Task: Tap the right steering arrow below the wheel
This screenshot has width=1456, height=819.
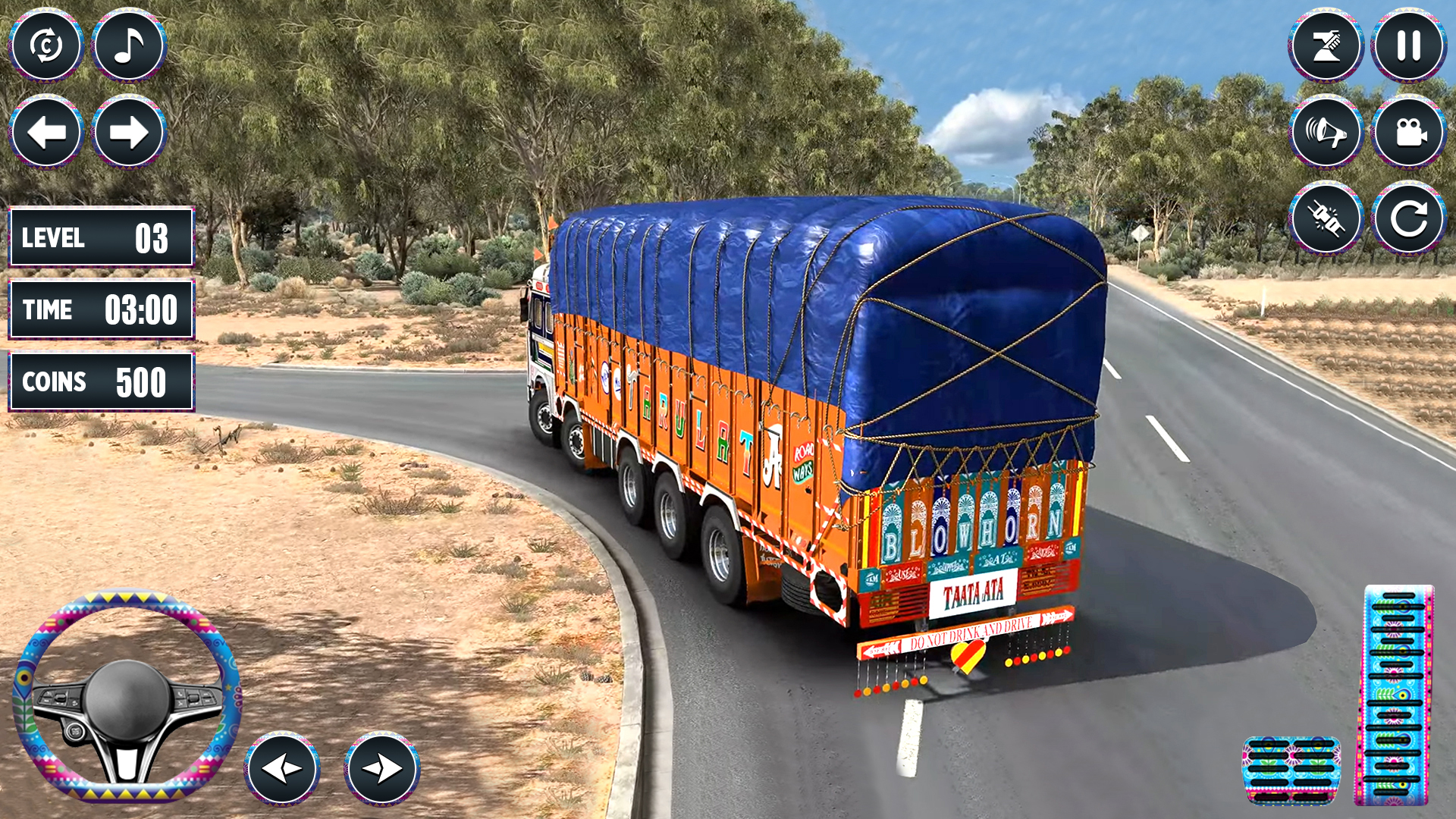Action: (x=383, y=768)
